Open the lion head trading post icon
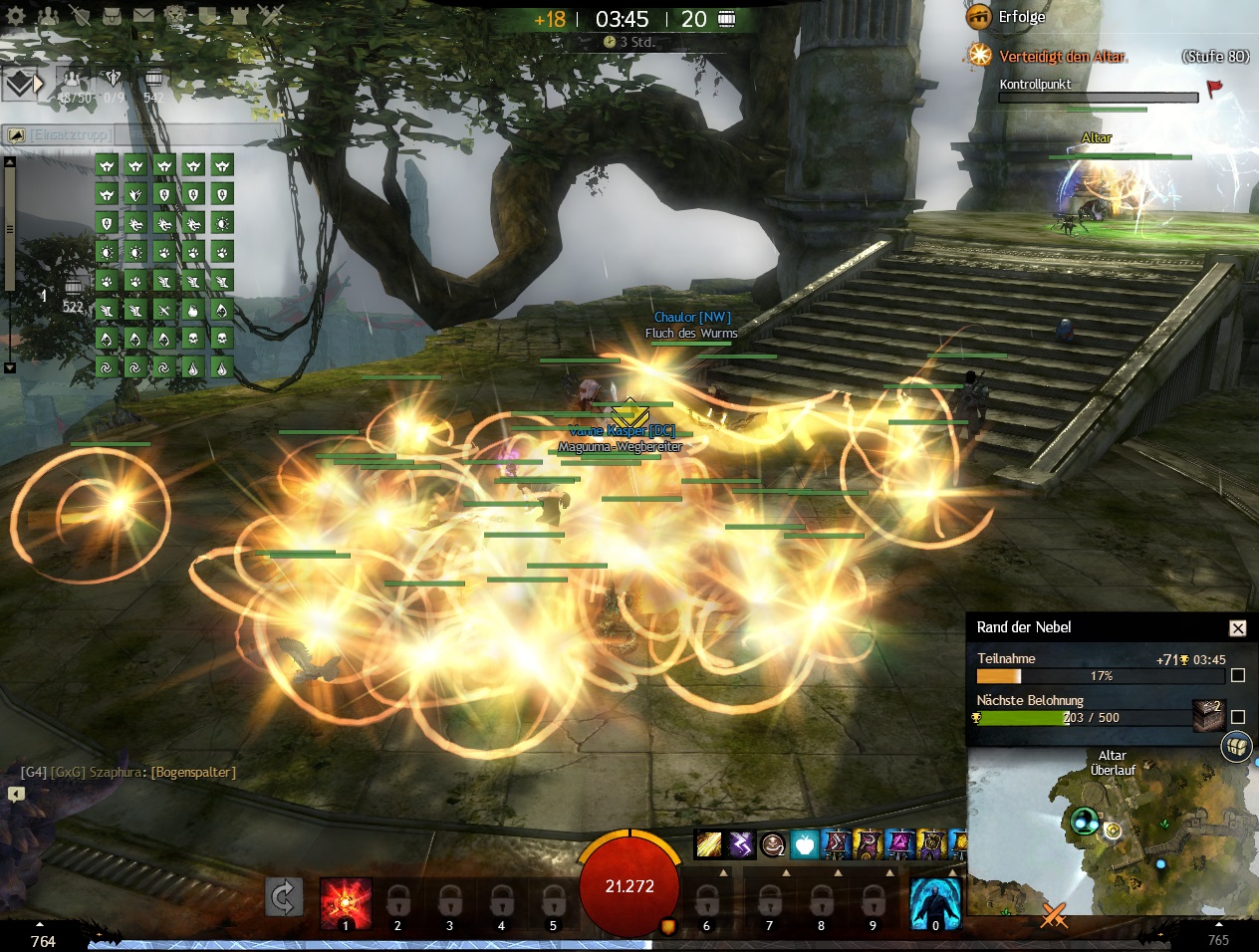1259x952 pixels. 175,16
